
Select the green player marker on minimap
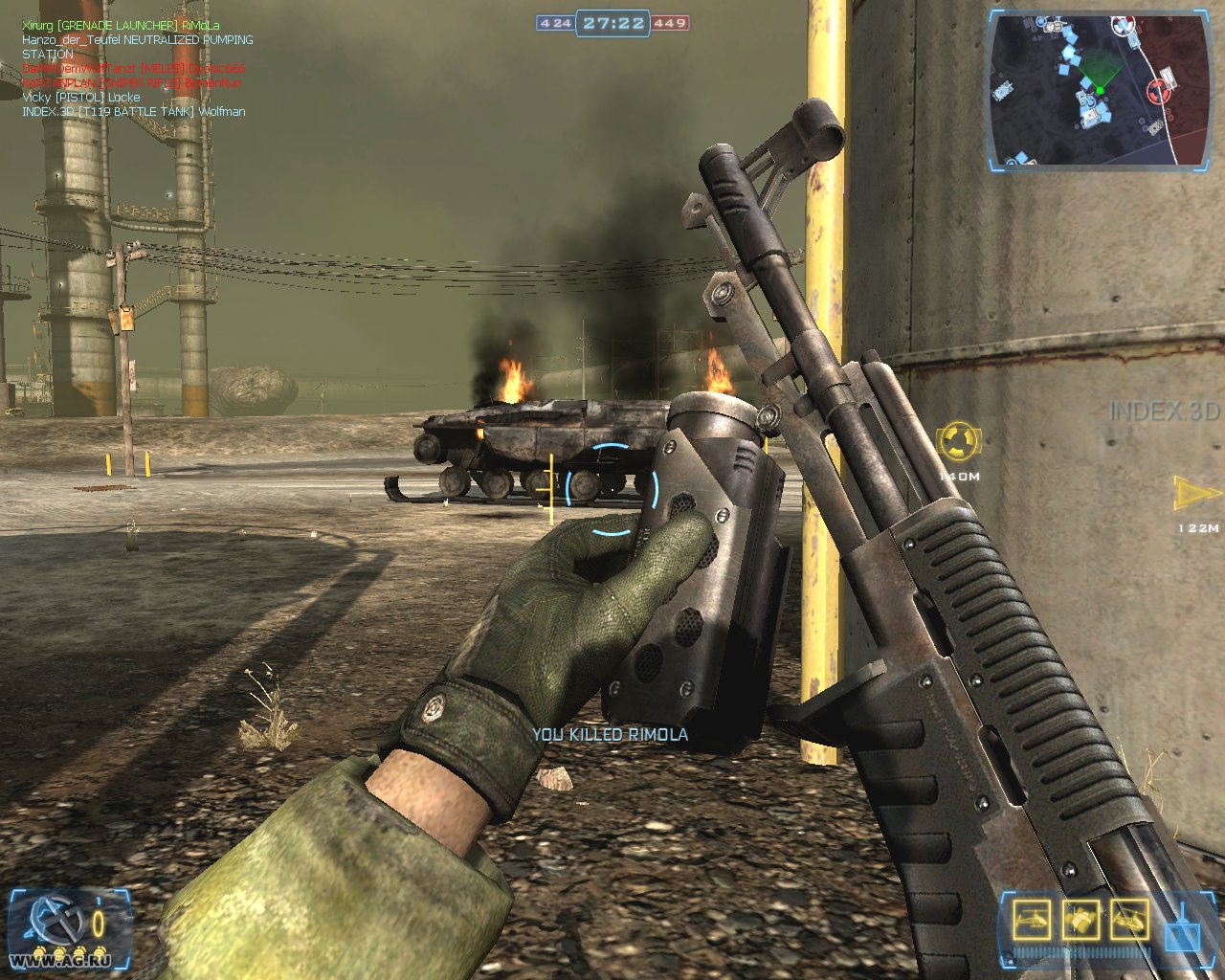1100,90
